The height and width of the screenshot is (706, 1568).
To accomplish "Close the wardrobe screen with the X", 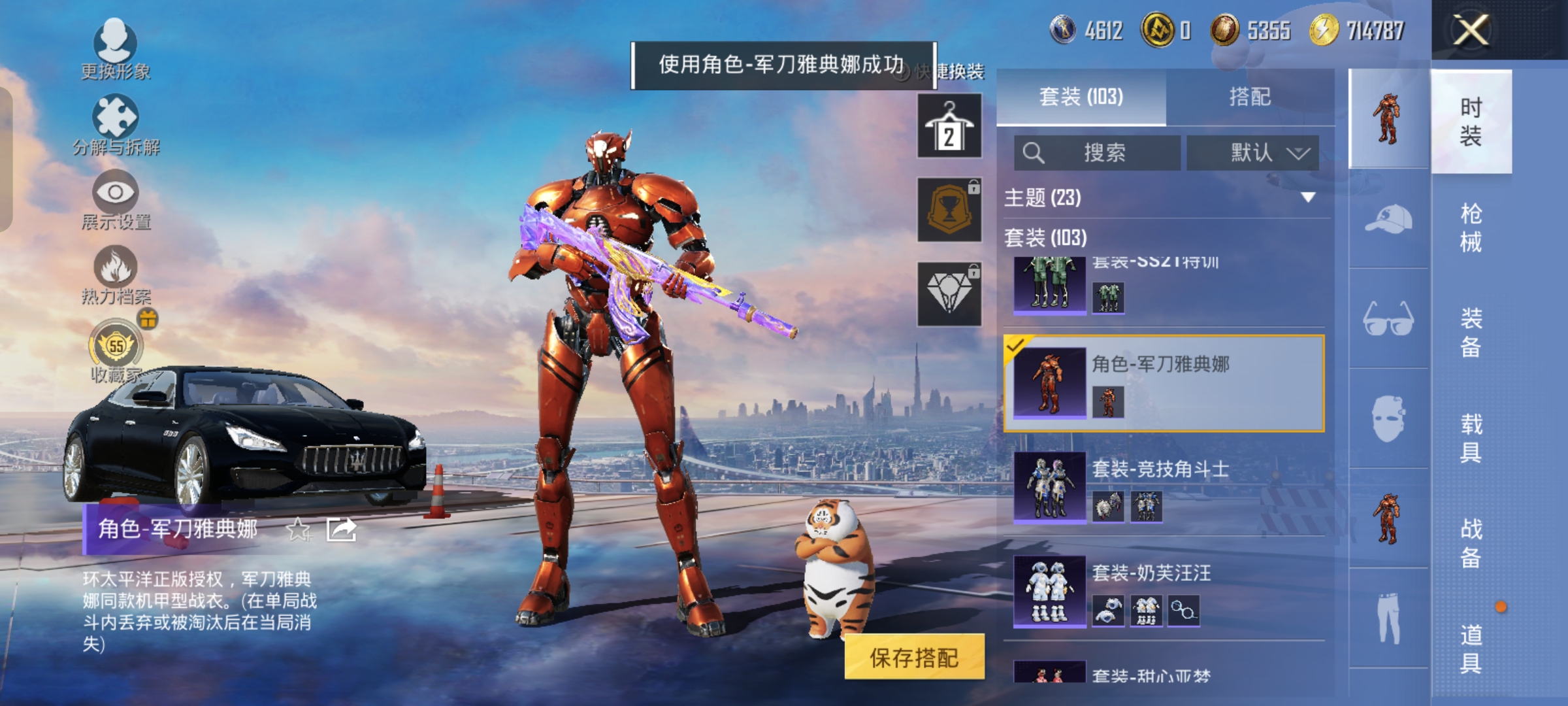I will tap(1470, 30).
